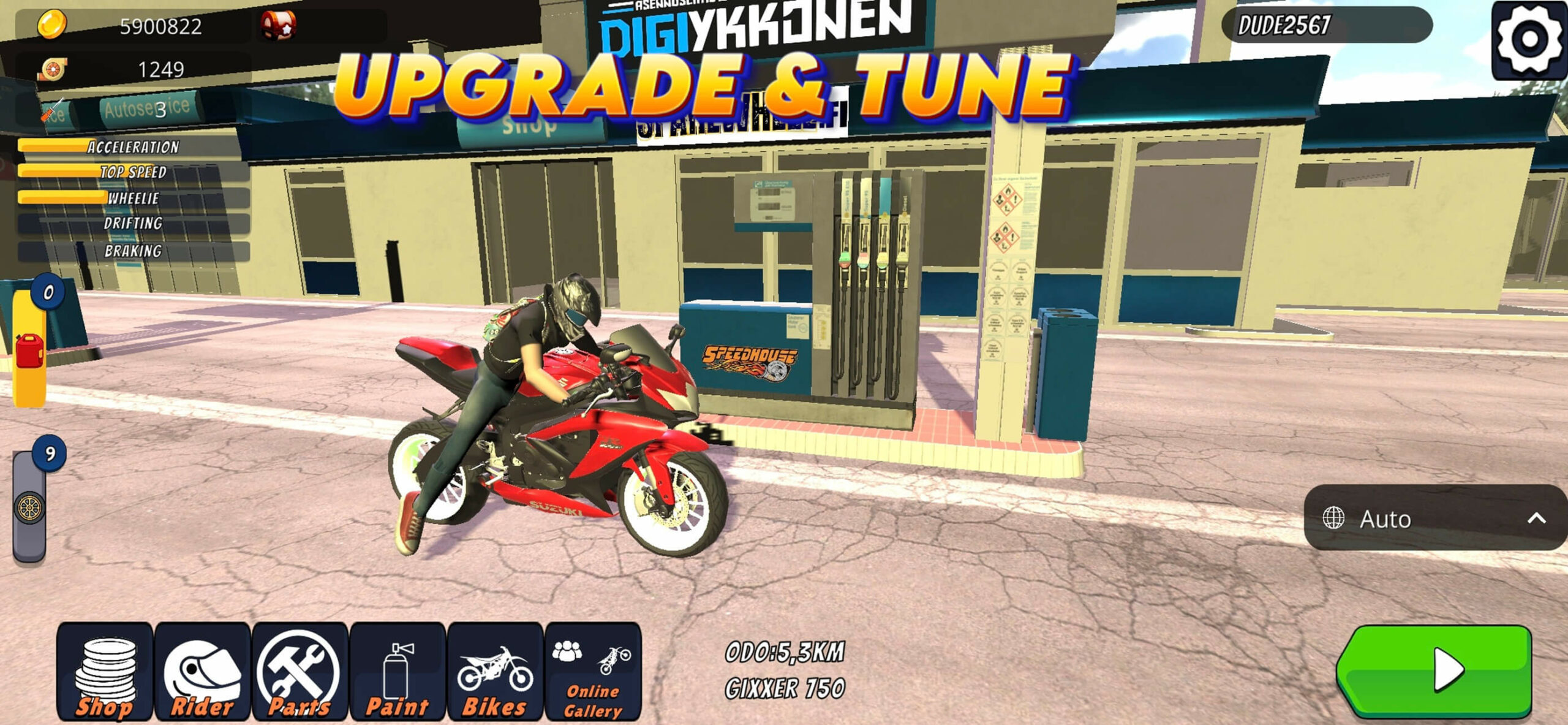Open the treasure chest rewards
The image size is (1568, 725).
click(279, 25)
